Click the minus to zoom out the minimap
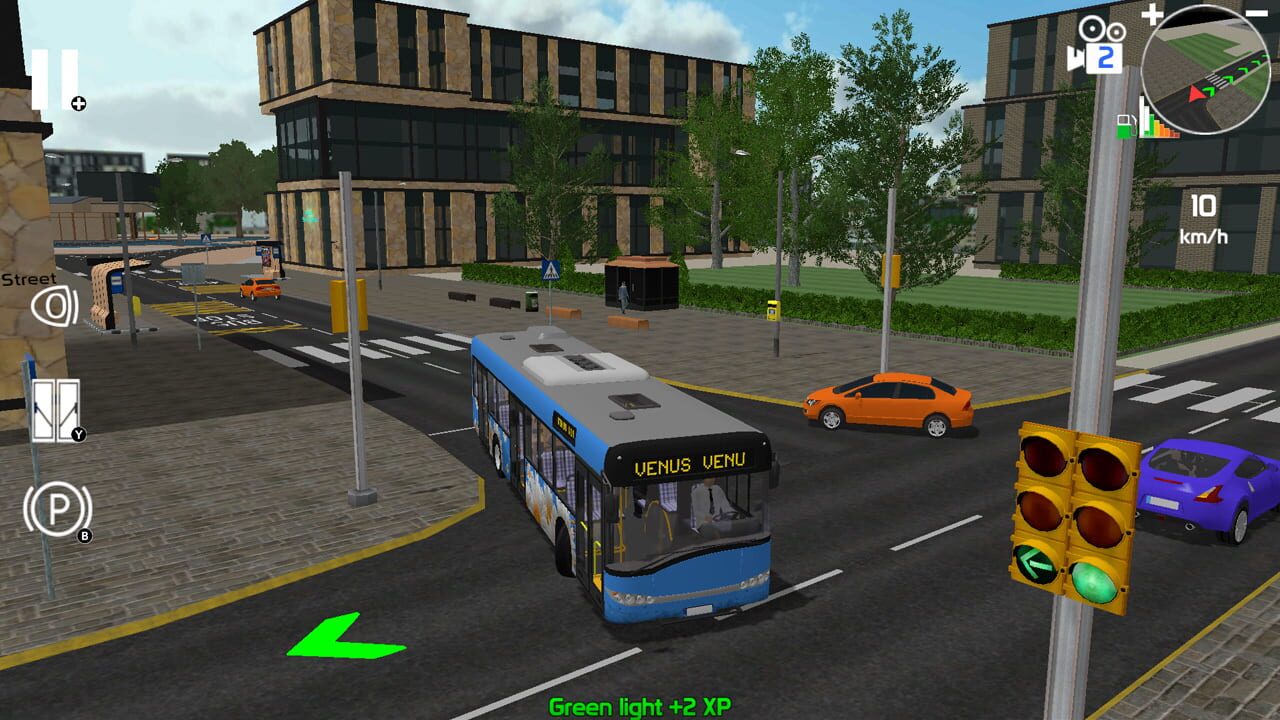 (1255, 13)
